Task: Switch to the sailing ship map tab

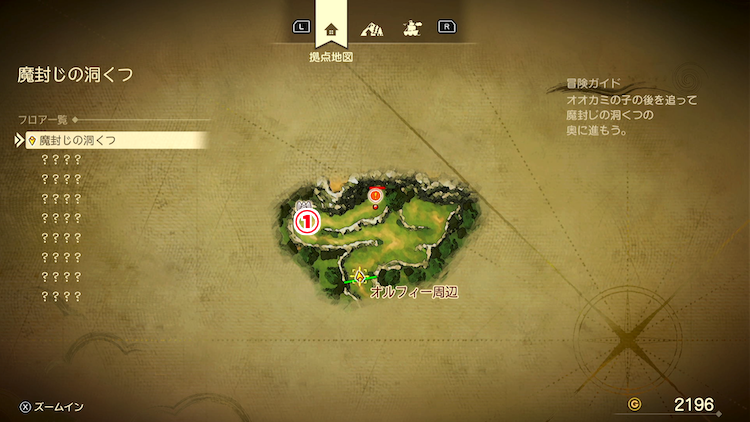Action: click(x=410, y=29)
